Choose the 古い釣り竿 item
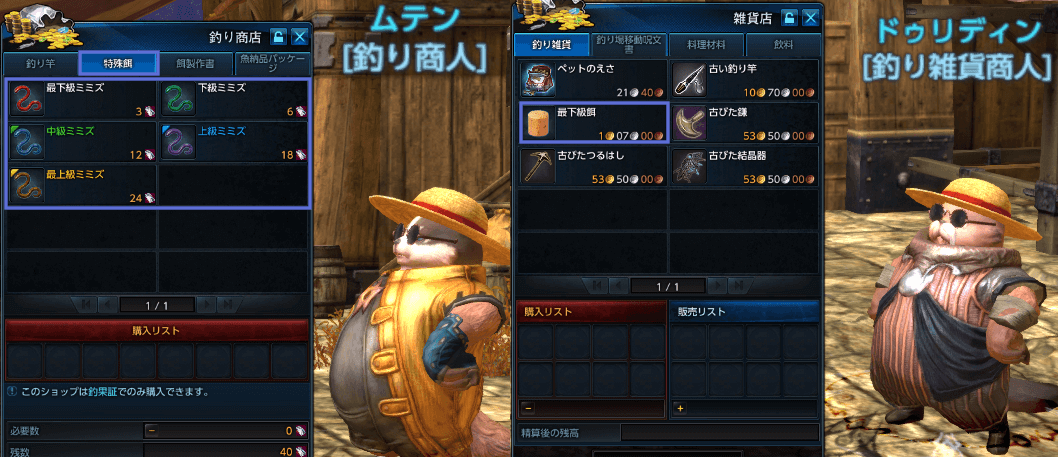This screenshot has height=457, width=1058. pyautogui.click(x=744, y=80)
